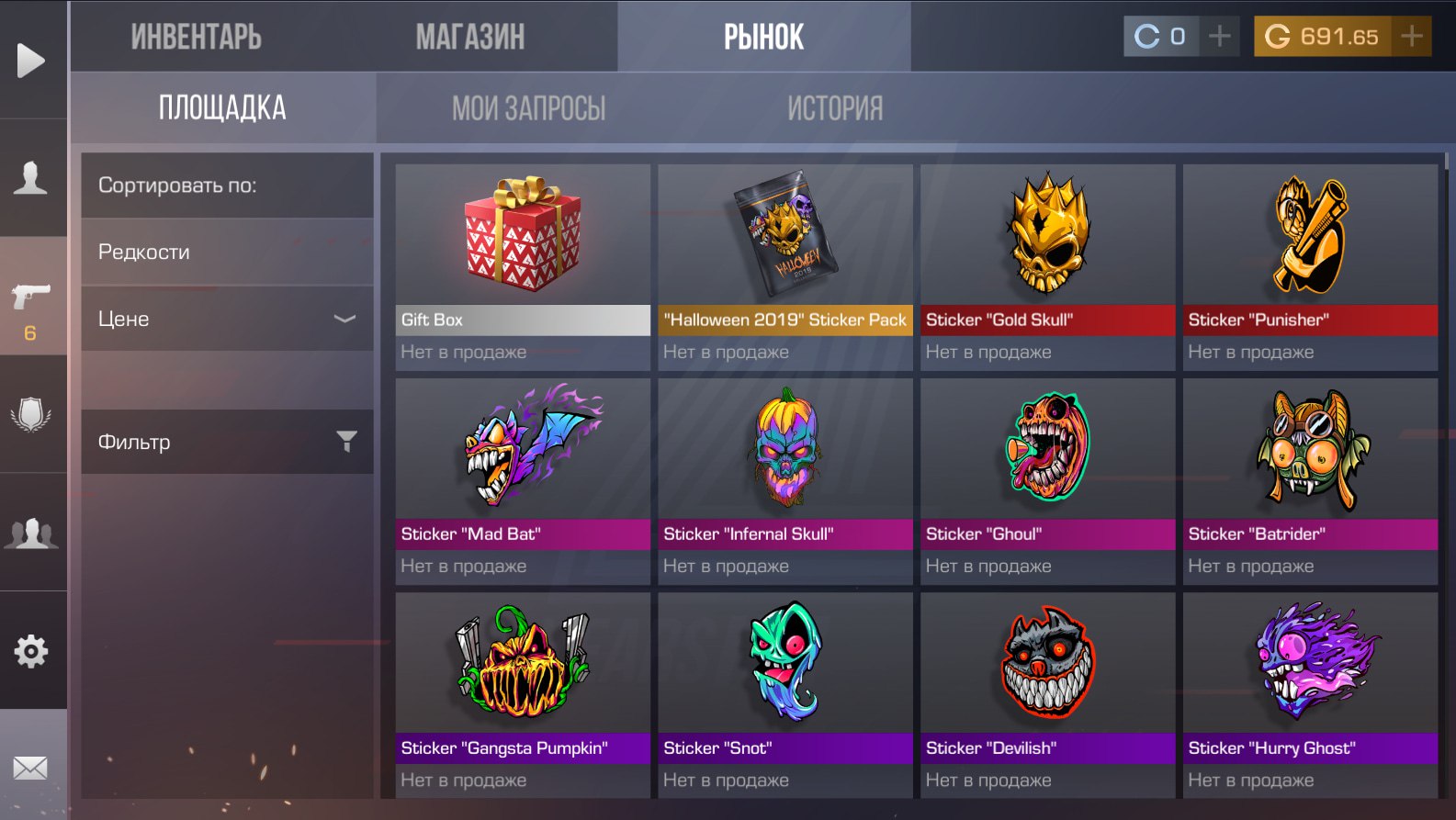Image resolution: width=1456 pixels, height=820 pixels.
Task: Show the ИСТОРИЯ sub-tab
Action: [x=834, y=108]
